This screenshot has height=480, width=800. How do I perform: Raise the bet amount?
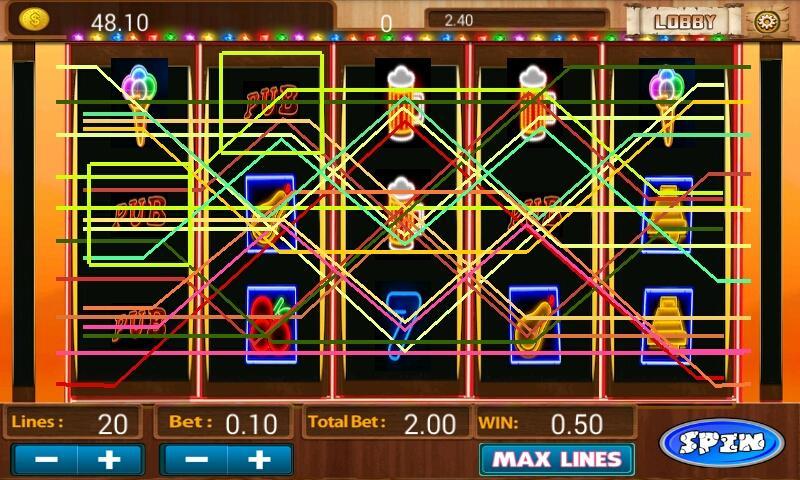click(x=260, y=460)
